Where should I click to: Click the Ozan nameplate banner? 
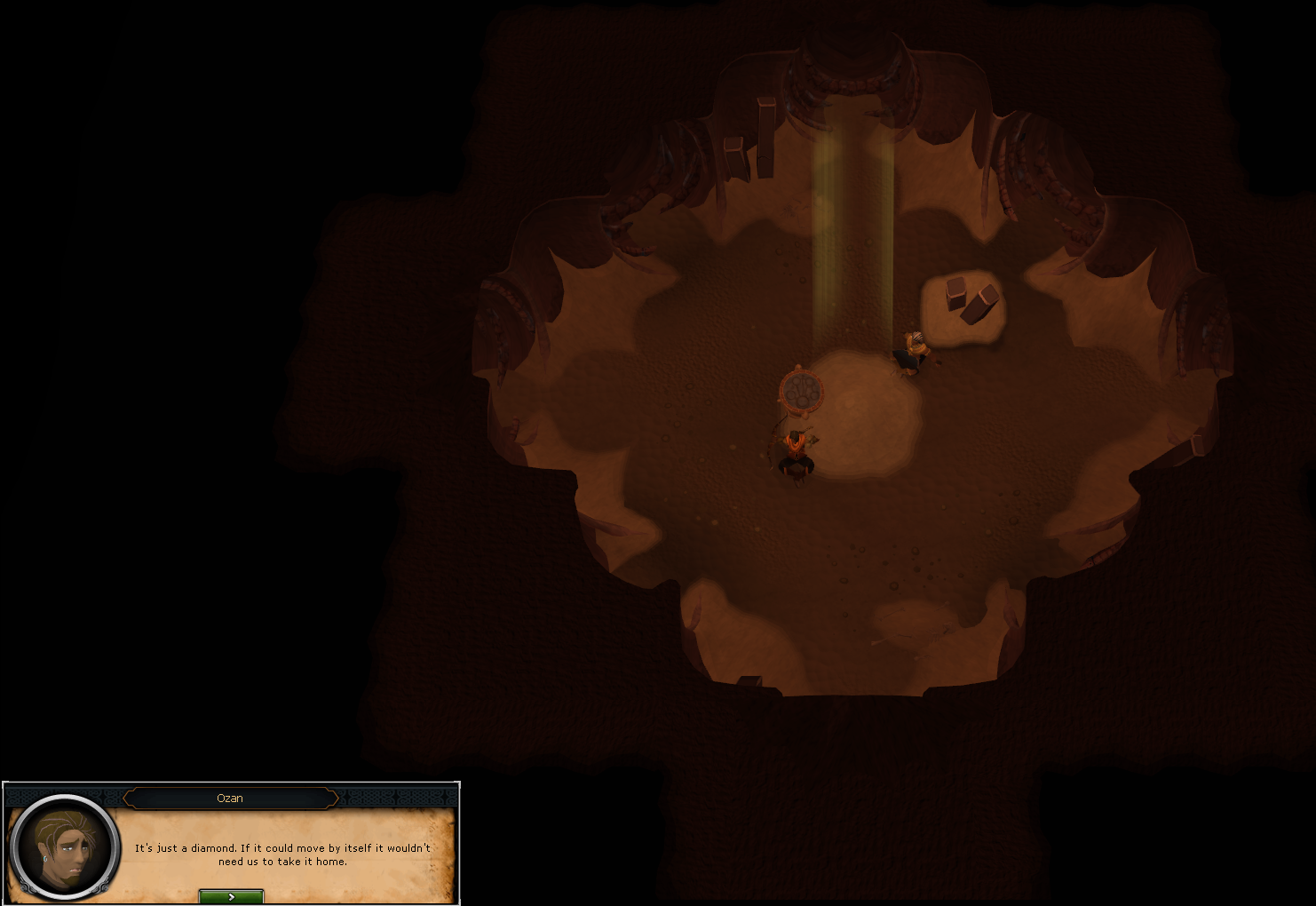(230, 798)
